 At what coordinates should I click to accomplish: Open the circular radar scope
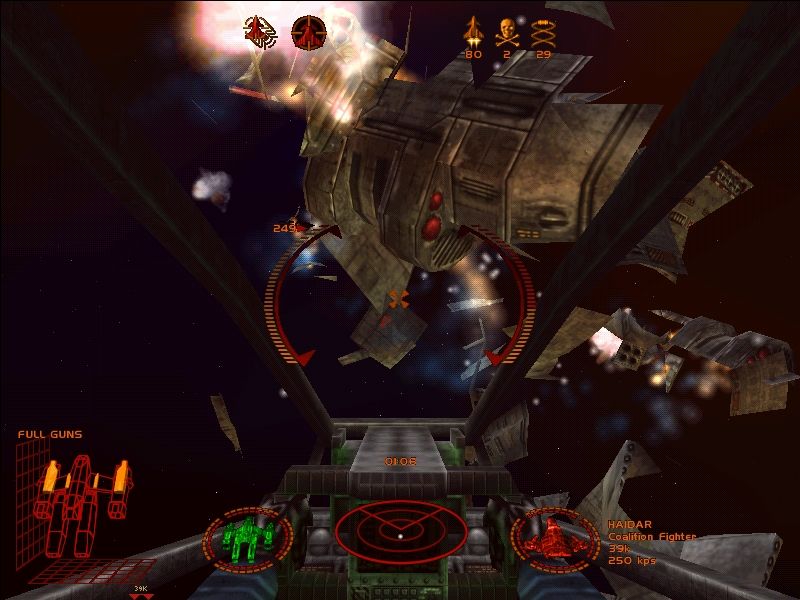coord(397,531)
